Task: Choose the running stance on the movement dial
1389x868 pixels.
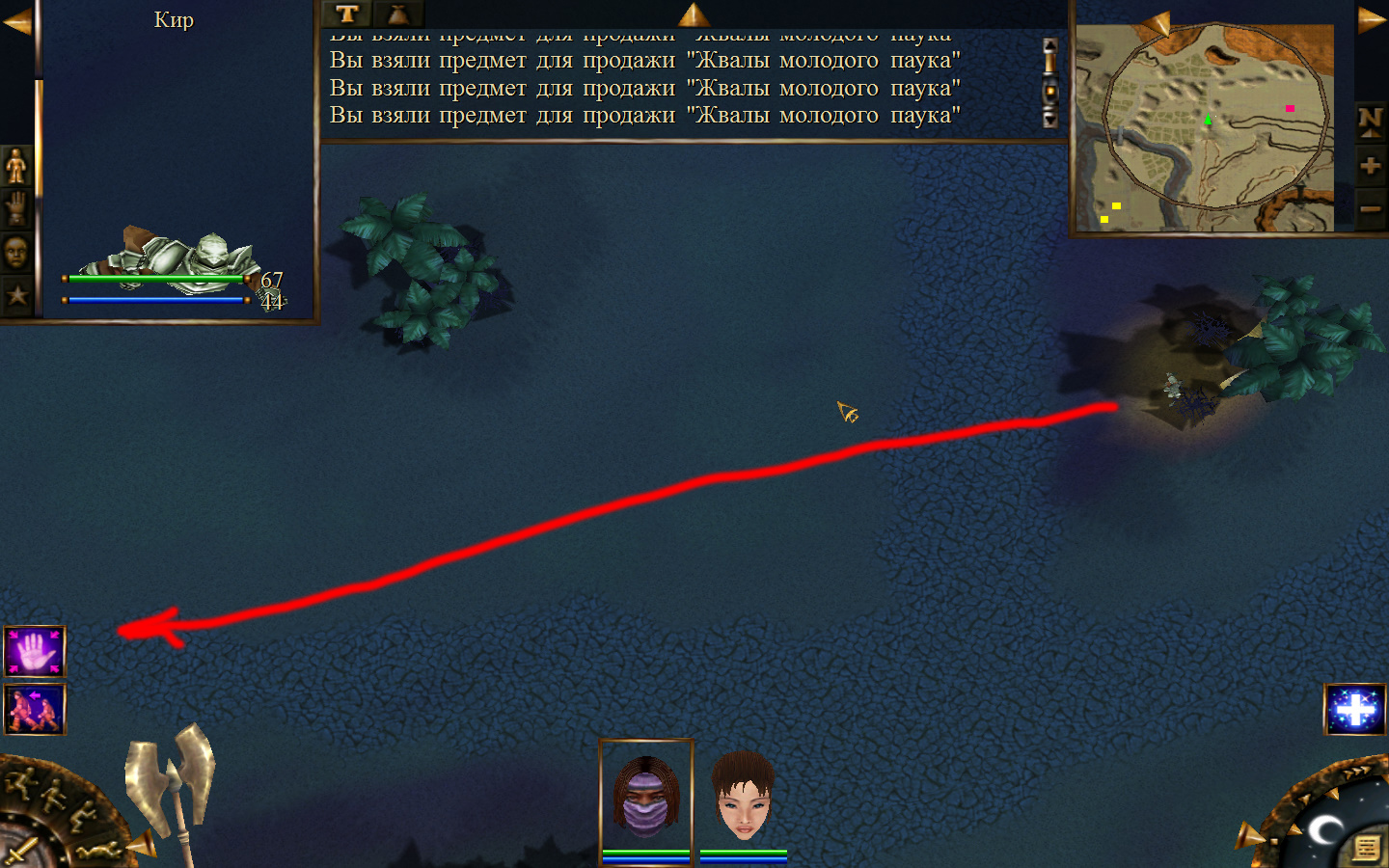Action: coord(21,781)
